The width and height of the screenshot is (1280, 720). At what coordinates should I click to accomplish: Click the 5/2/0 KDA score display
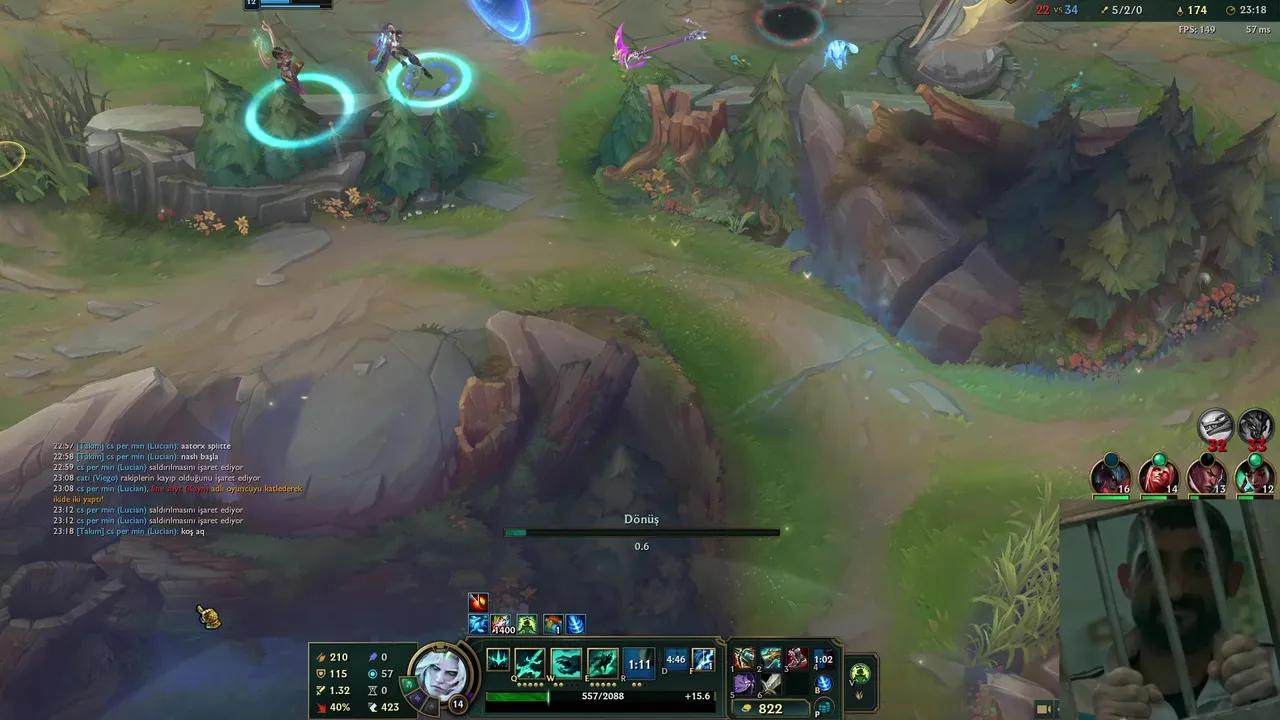[x=1126, y=9]
